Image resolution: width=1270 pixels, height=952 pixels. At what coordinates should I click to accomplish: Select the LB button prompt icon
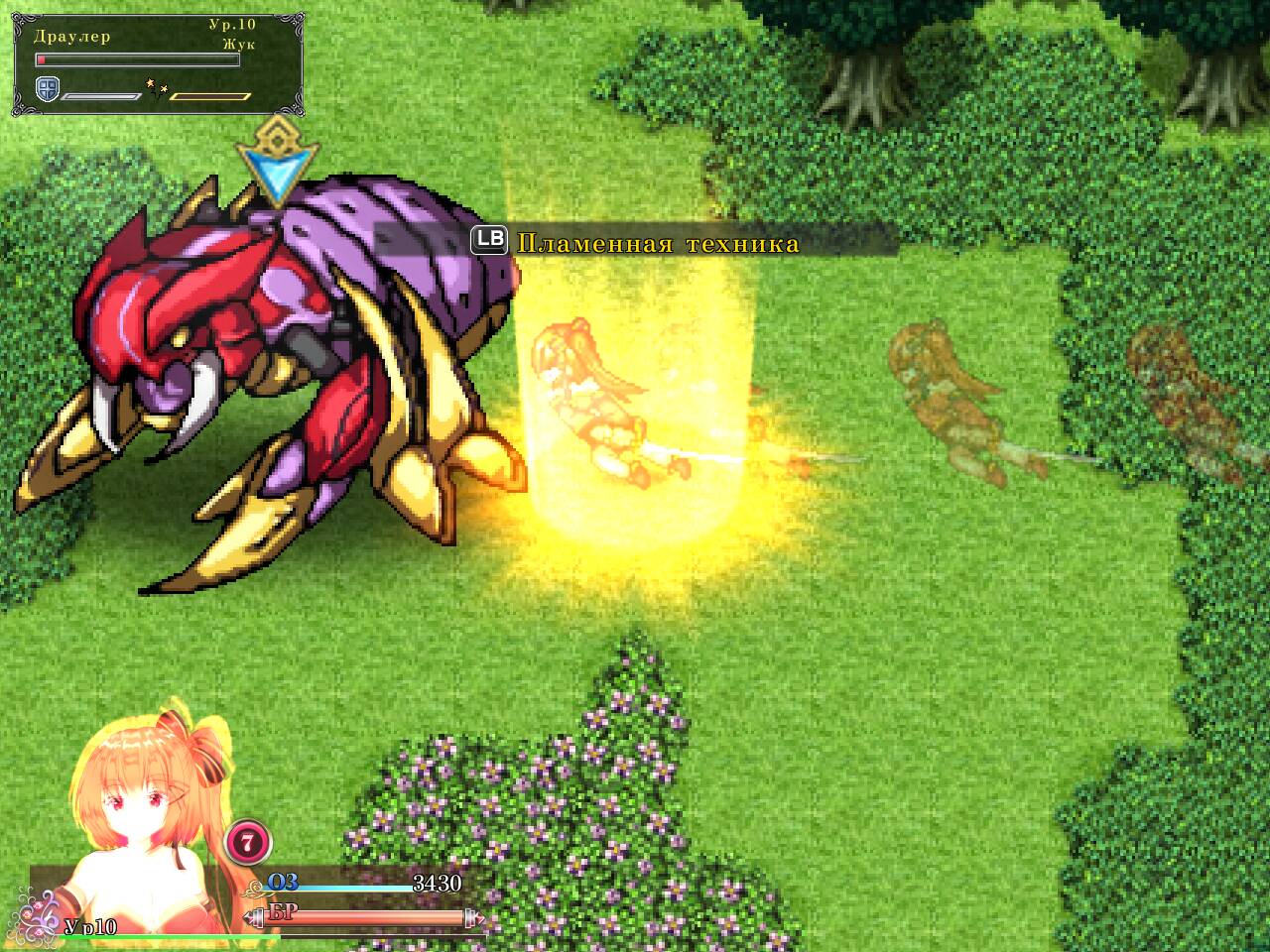click(489, 238)
